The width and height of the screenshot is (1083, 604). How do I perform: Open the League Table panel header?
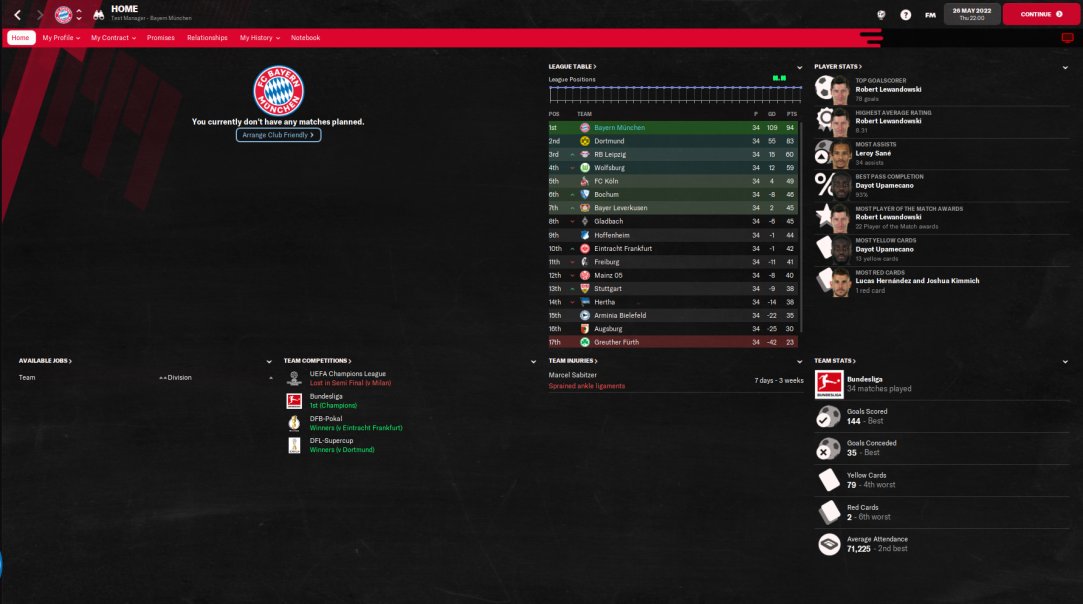point(572,67)
